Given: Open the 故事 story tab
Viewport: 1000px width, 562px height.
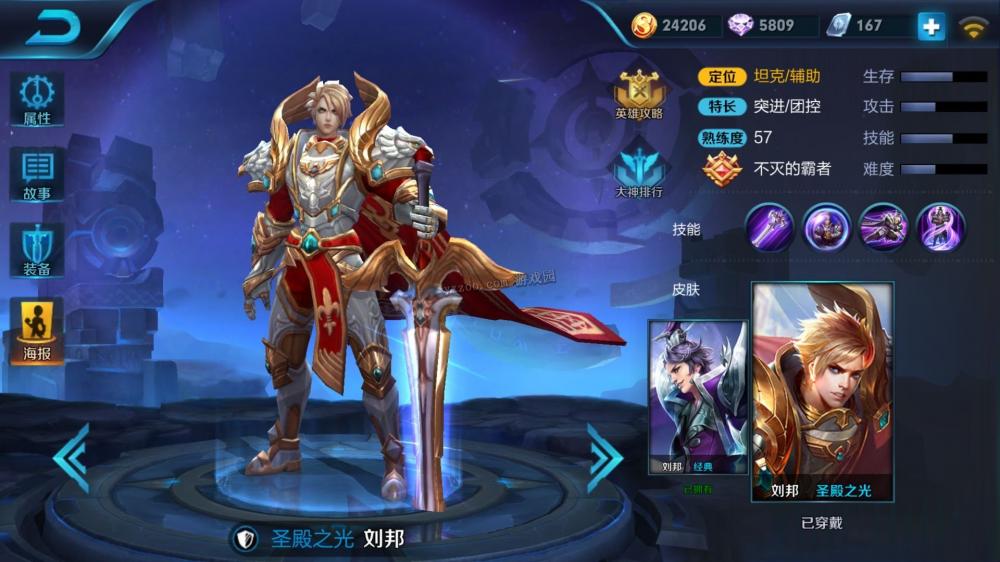Looking at the screenshot, I should (x=37, y=175).
